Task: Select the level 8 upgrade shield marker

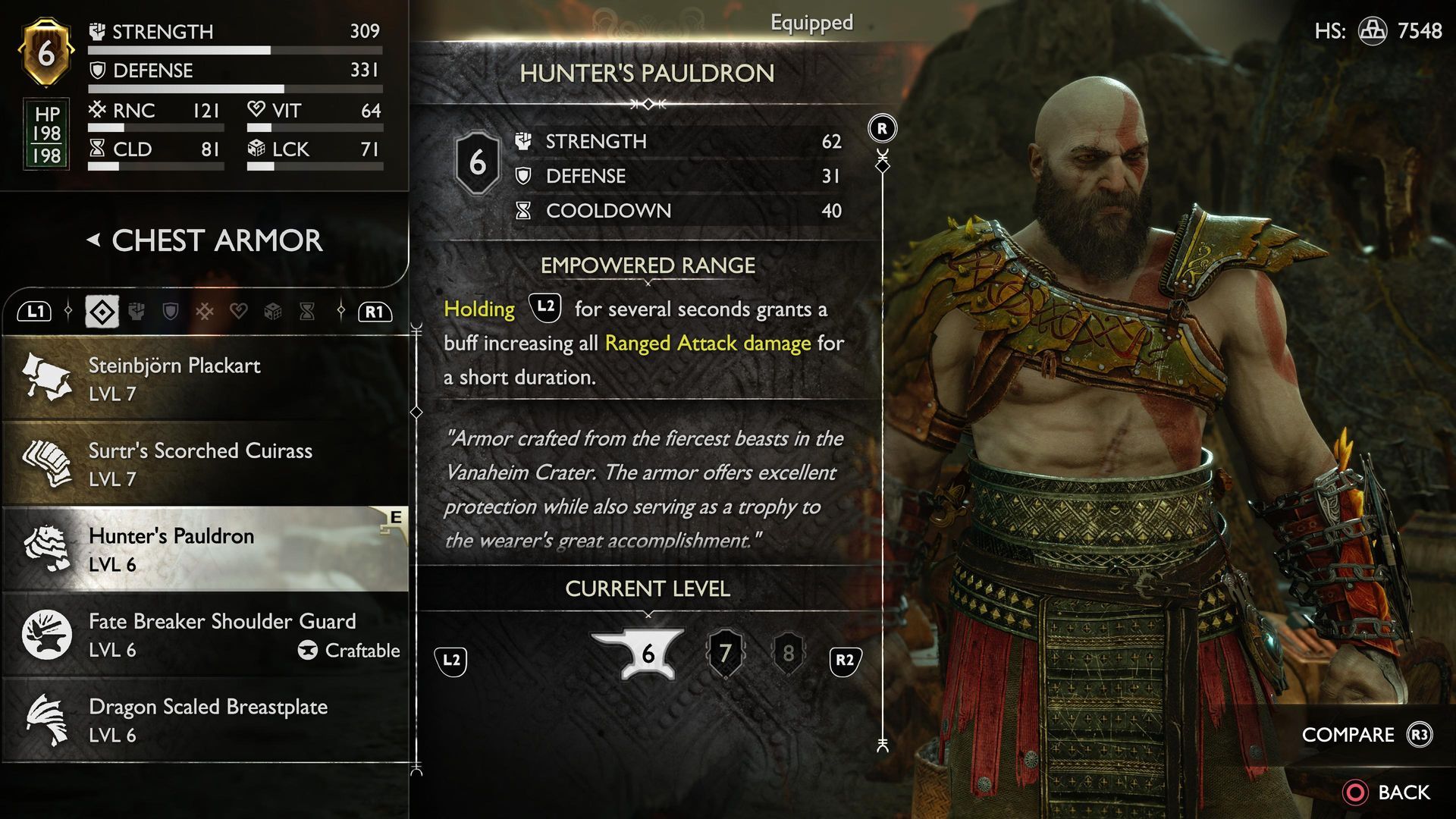Action: point(789,652)
